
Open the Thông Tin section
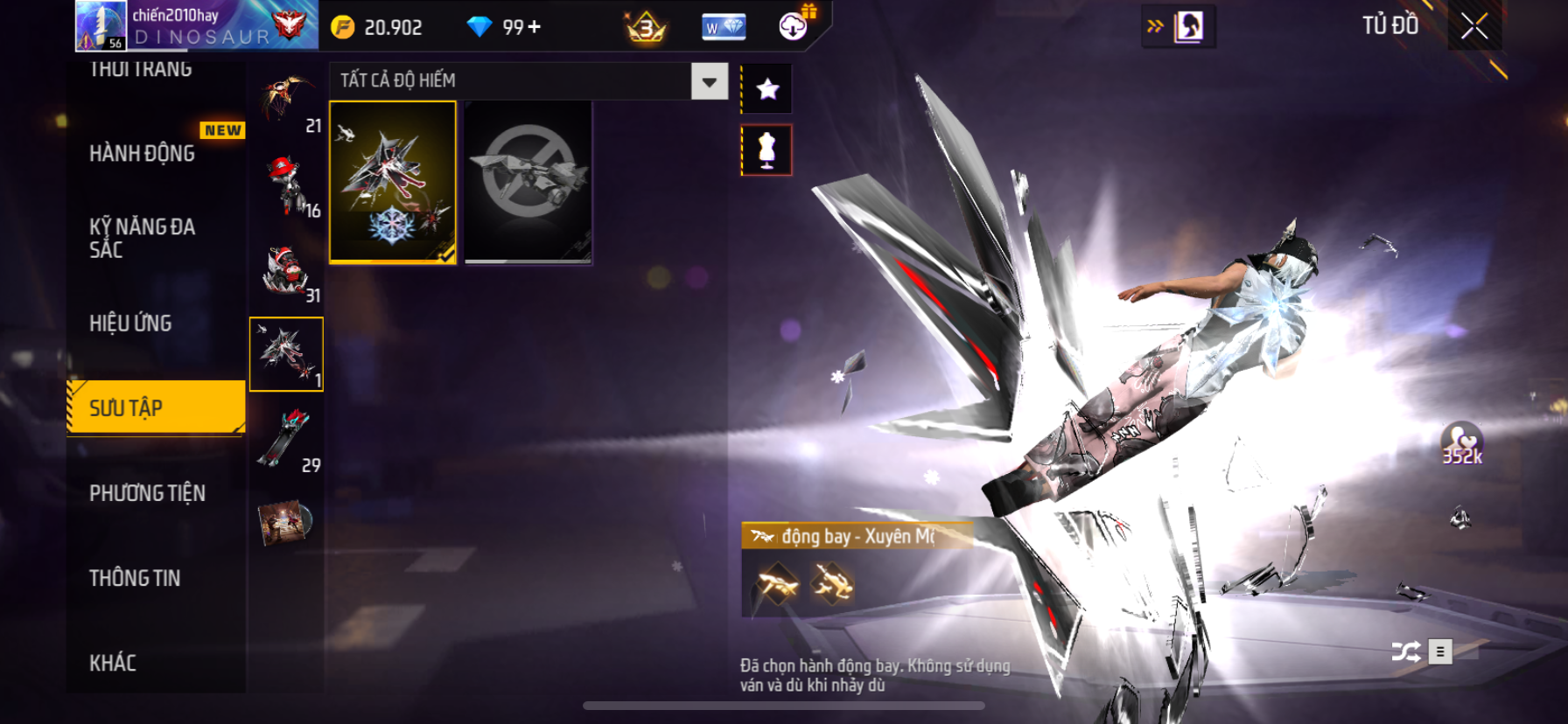click(135, 578)
